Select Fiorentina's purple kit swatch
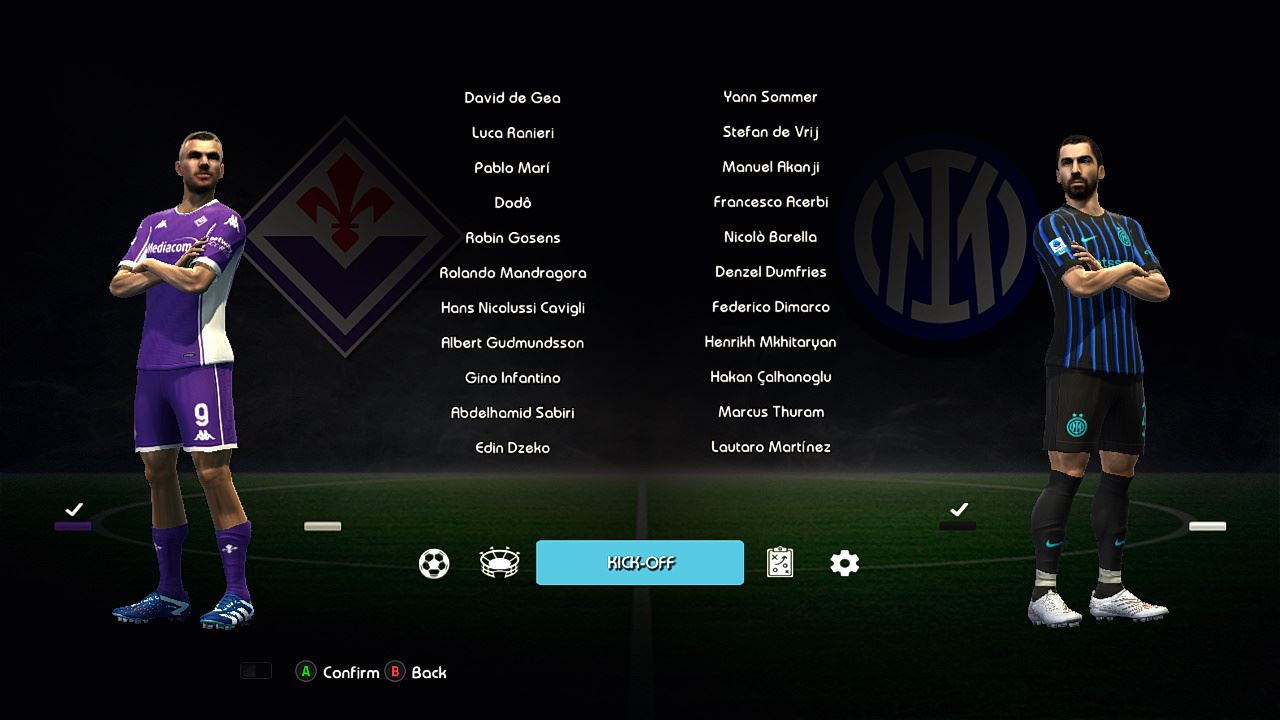The width and height of the screenshot is (1280, 720). [73, 525]
